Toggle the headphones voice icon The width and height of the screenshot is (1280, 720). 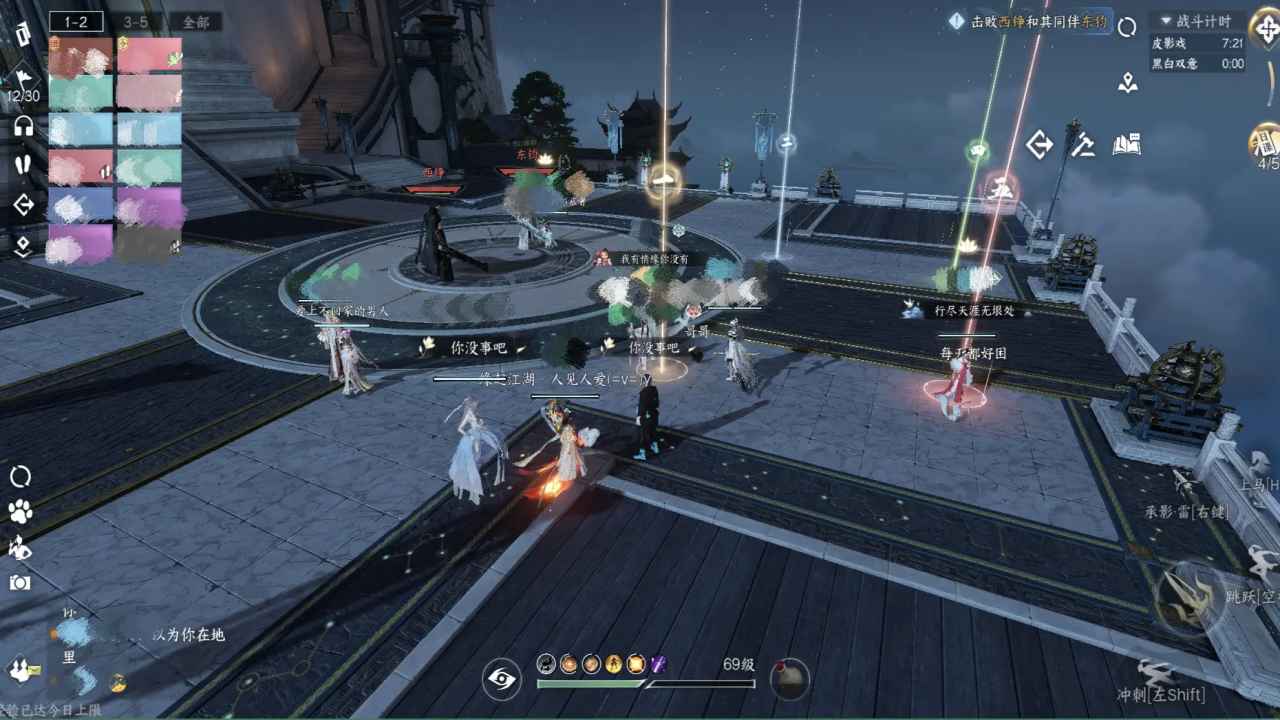point(23,126)
